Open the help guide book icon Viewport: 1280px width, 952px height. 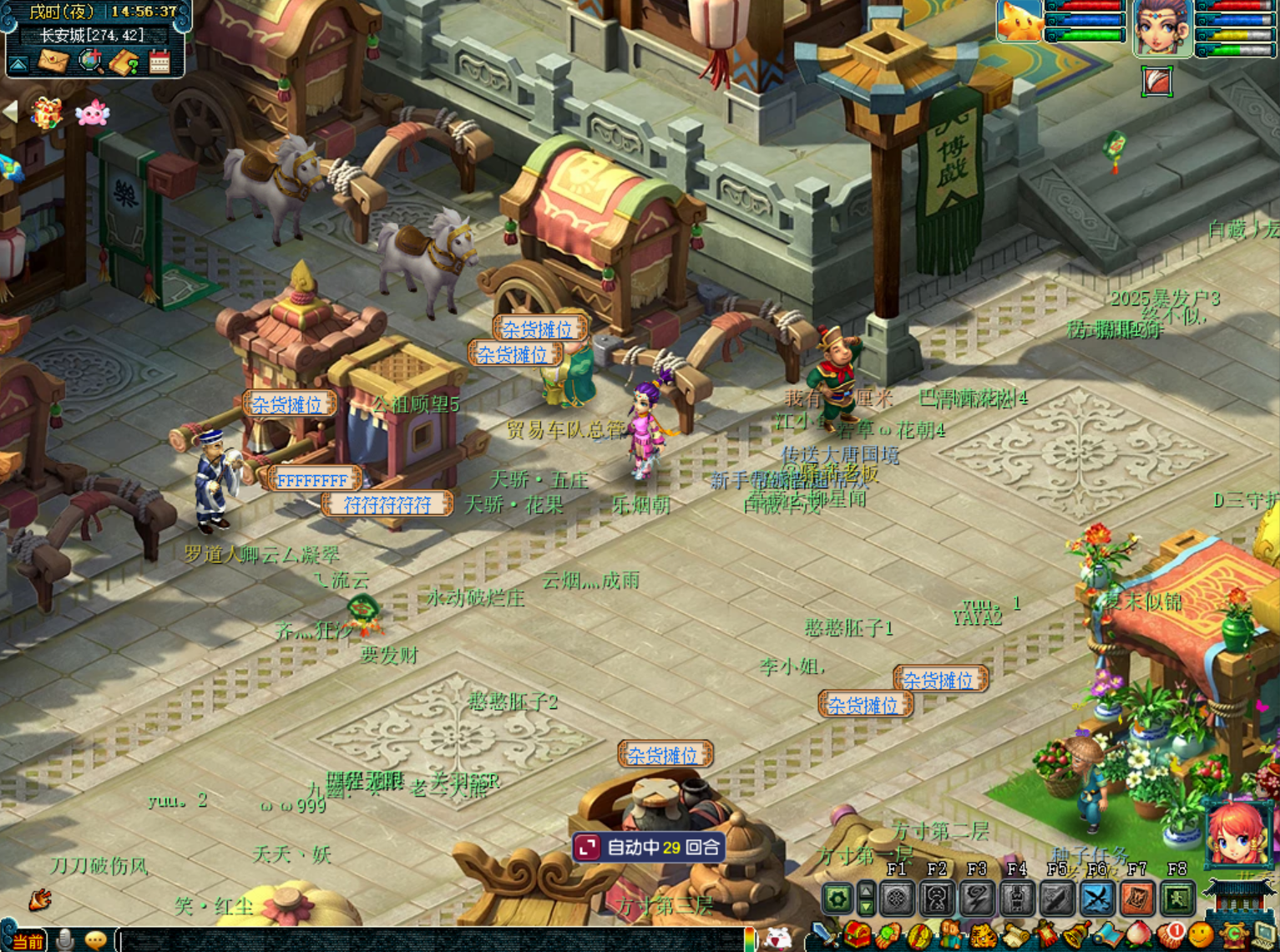[124, 63]
